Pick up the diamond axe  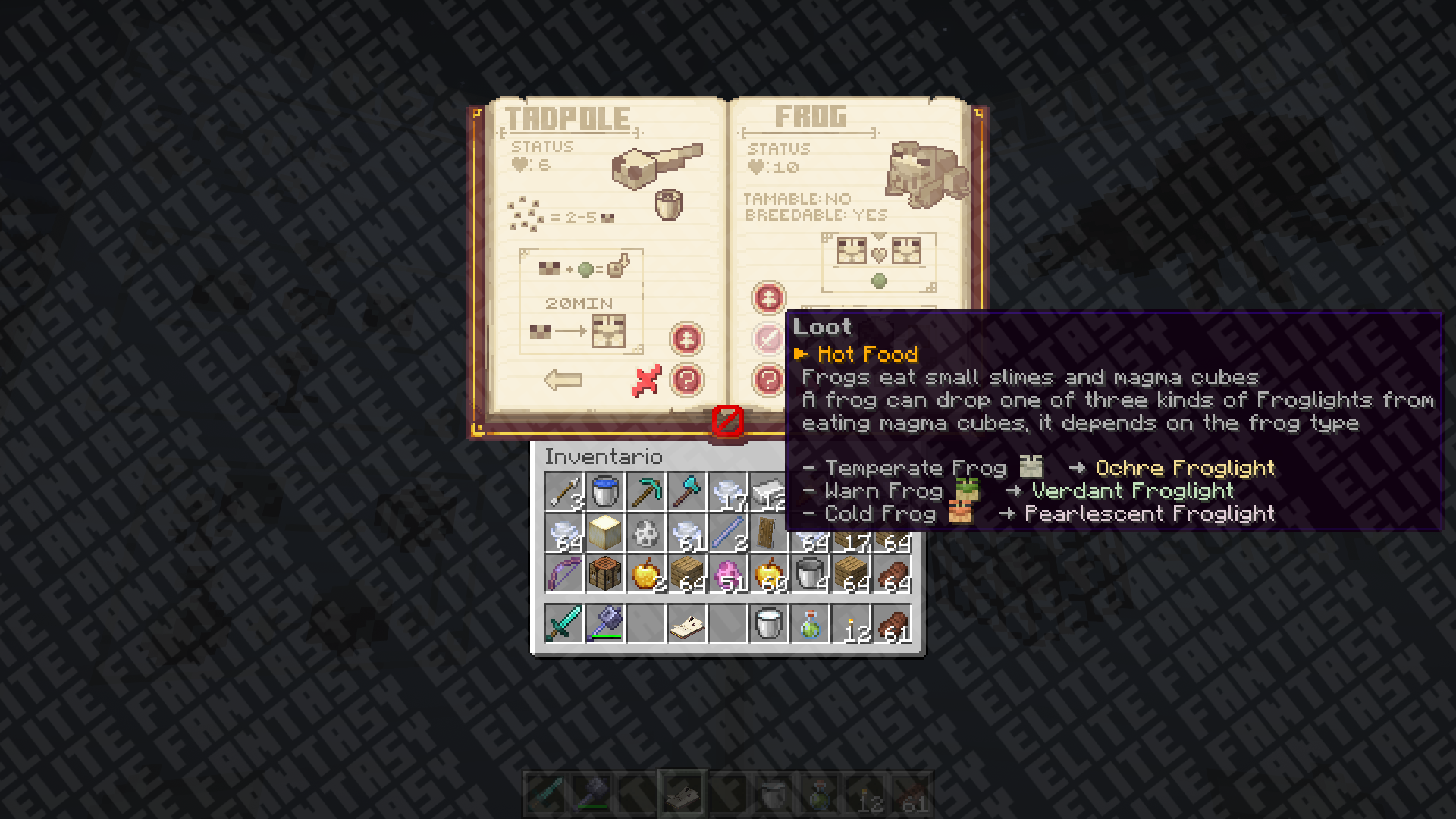687,492
